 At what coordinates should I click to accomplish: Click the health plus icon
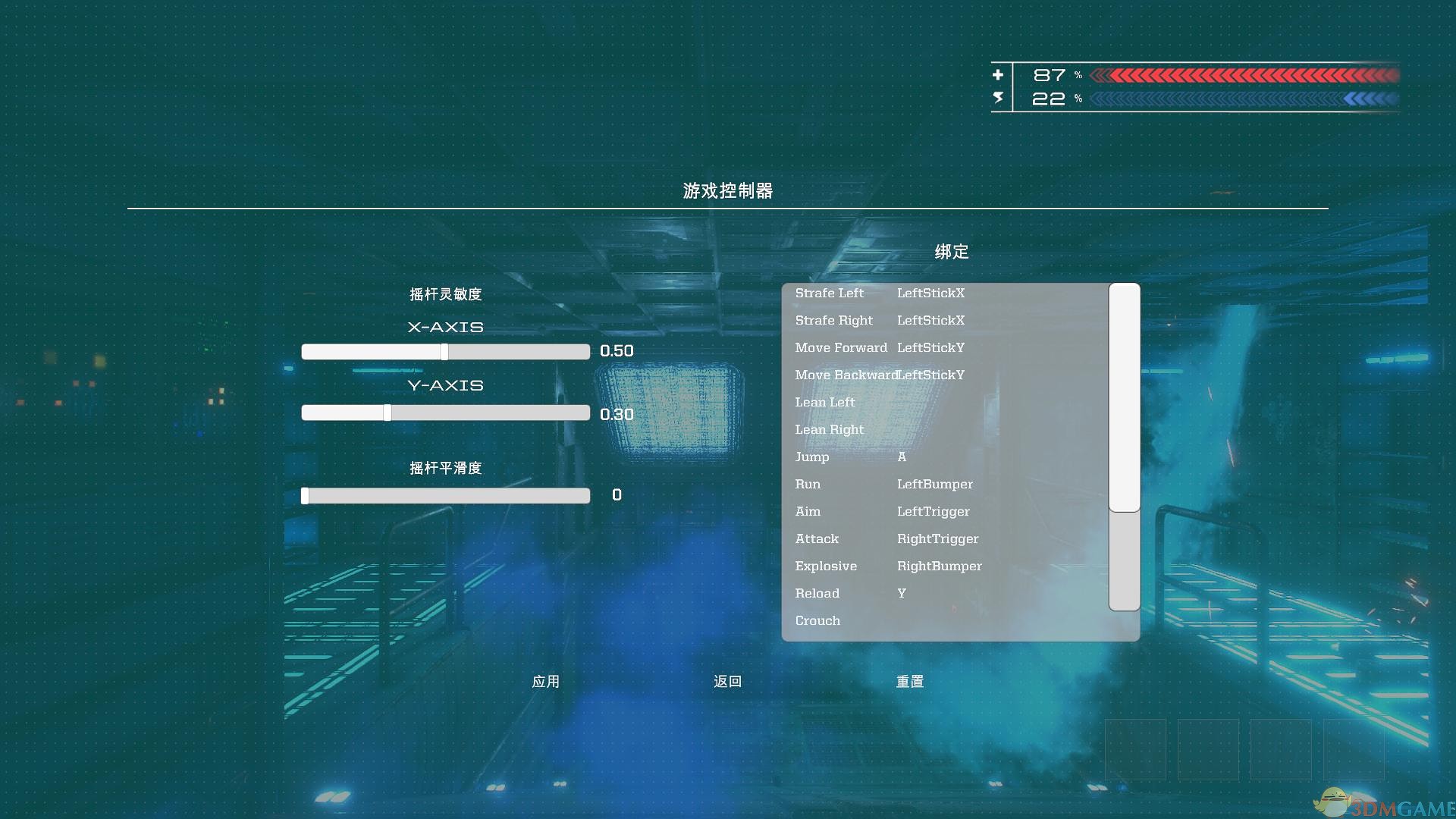point(999,74)
